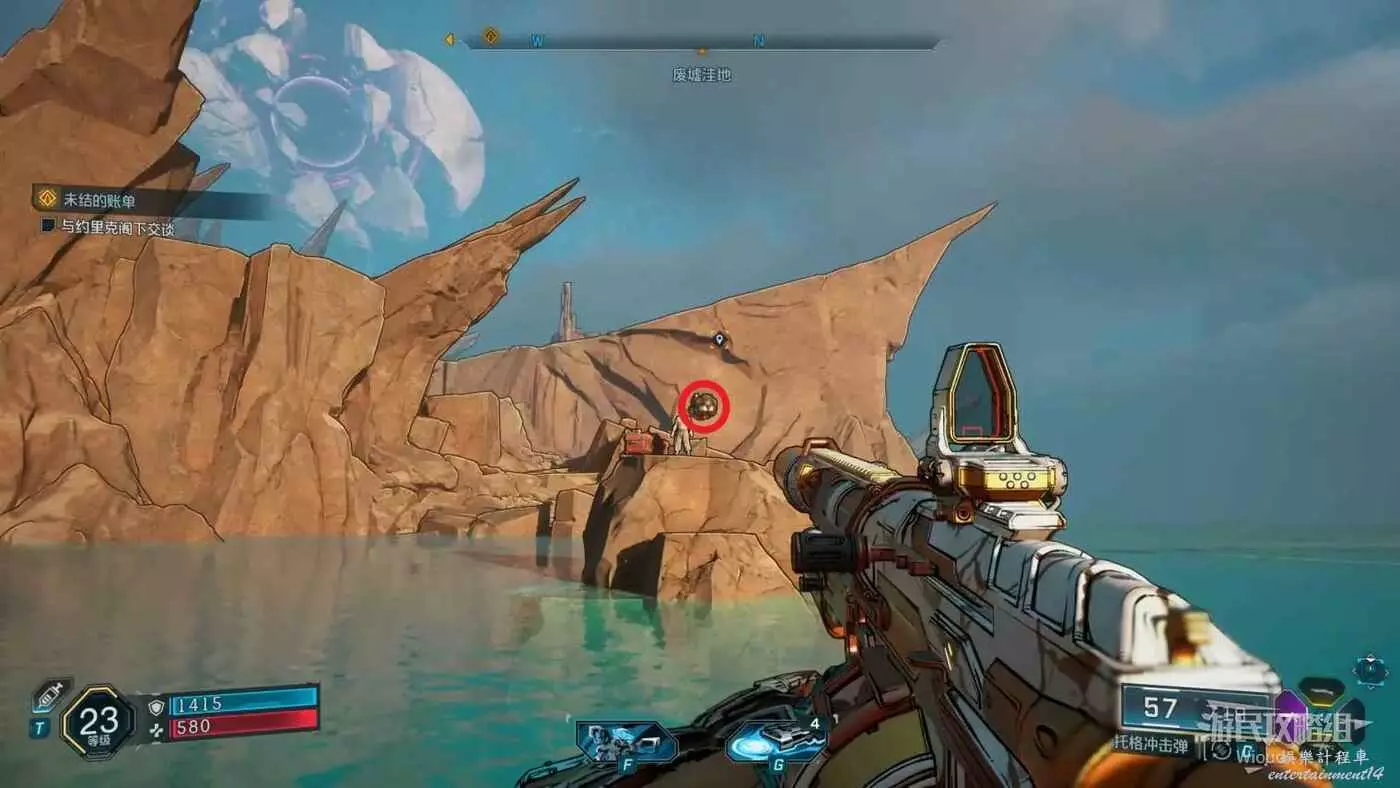
Task: Toggle the objective checkbox 与约里克阁下交谈
Action: click(x=48, y=227)
